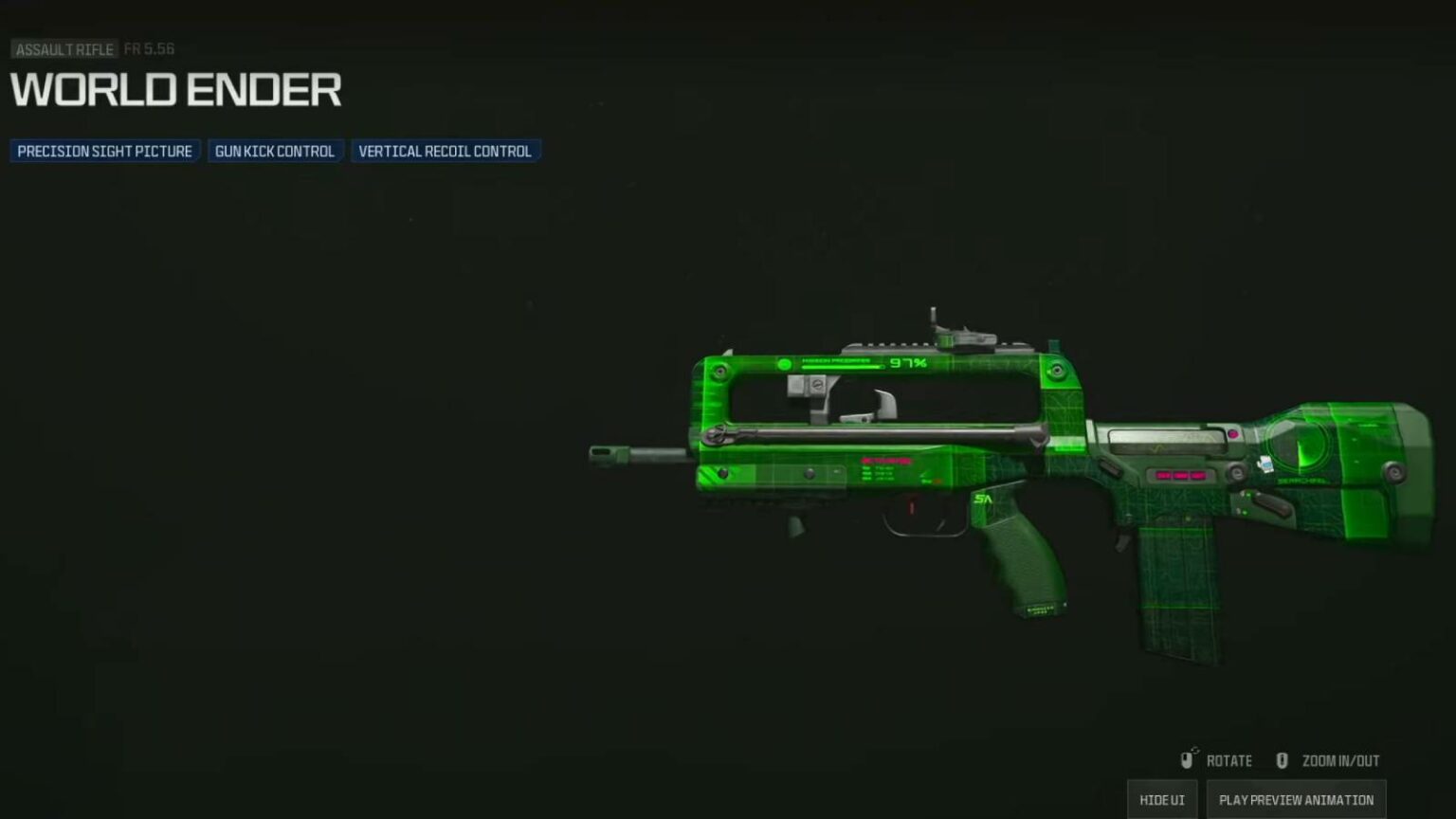Select the Precision Sight Picture perk badge

[x=103, y=151]
